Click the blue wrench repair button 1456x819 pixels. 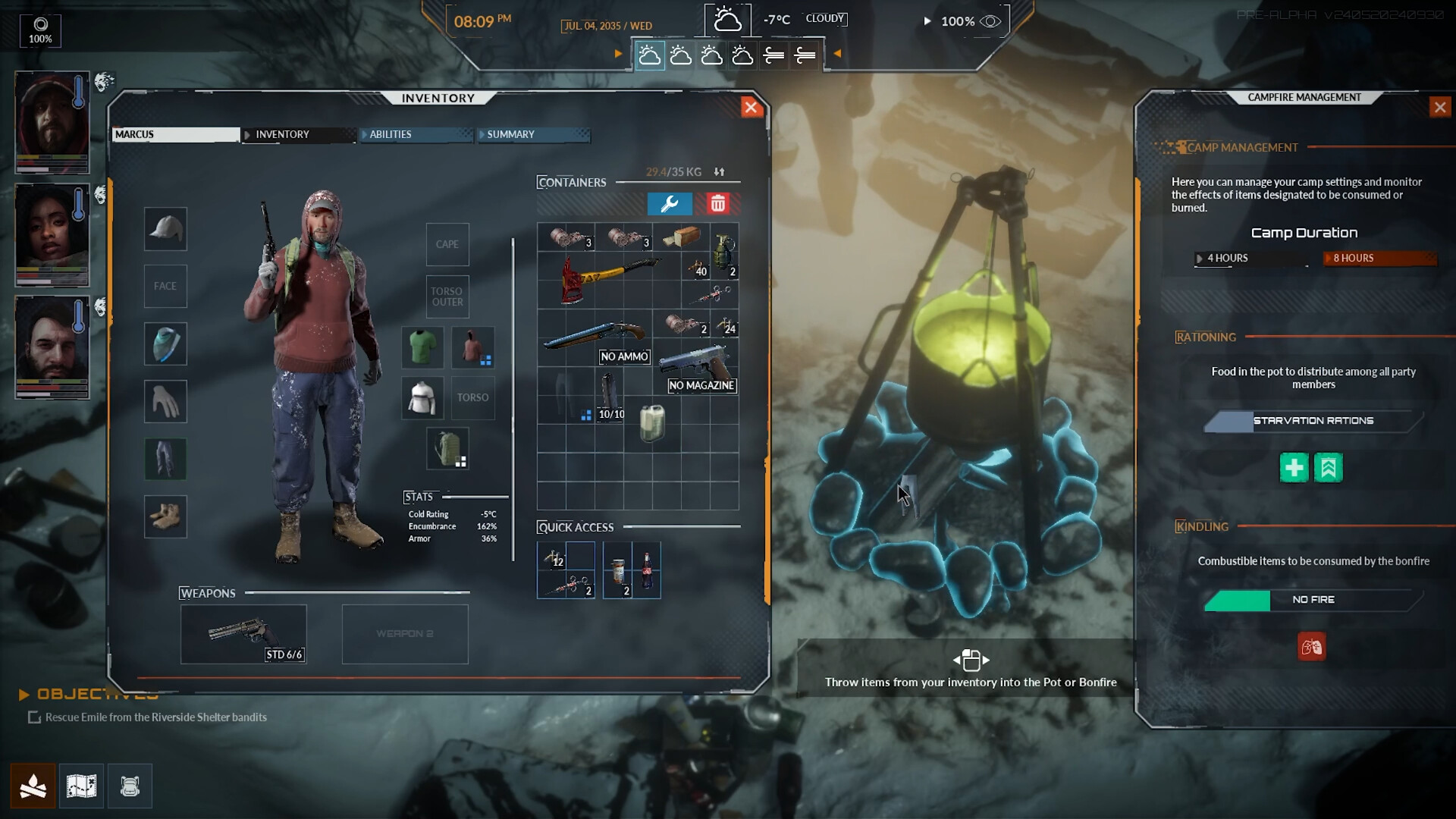tap(670, 204)
